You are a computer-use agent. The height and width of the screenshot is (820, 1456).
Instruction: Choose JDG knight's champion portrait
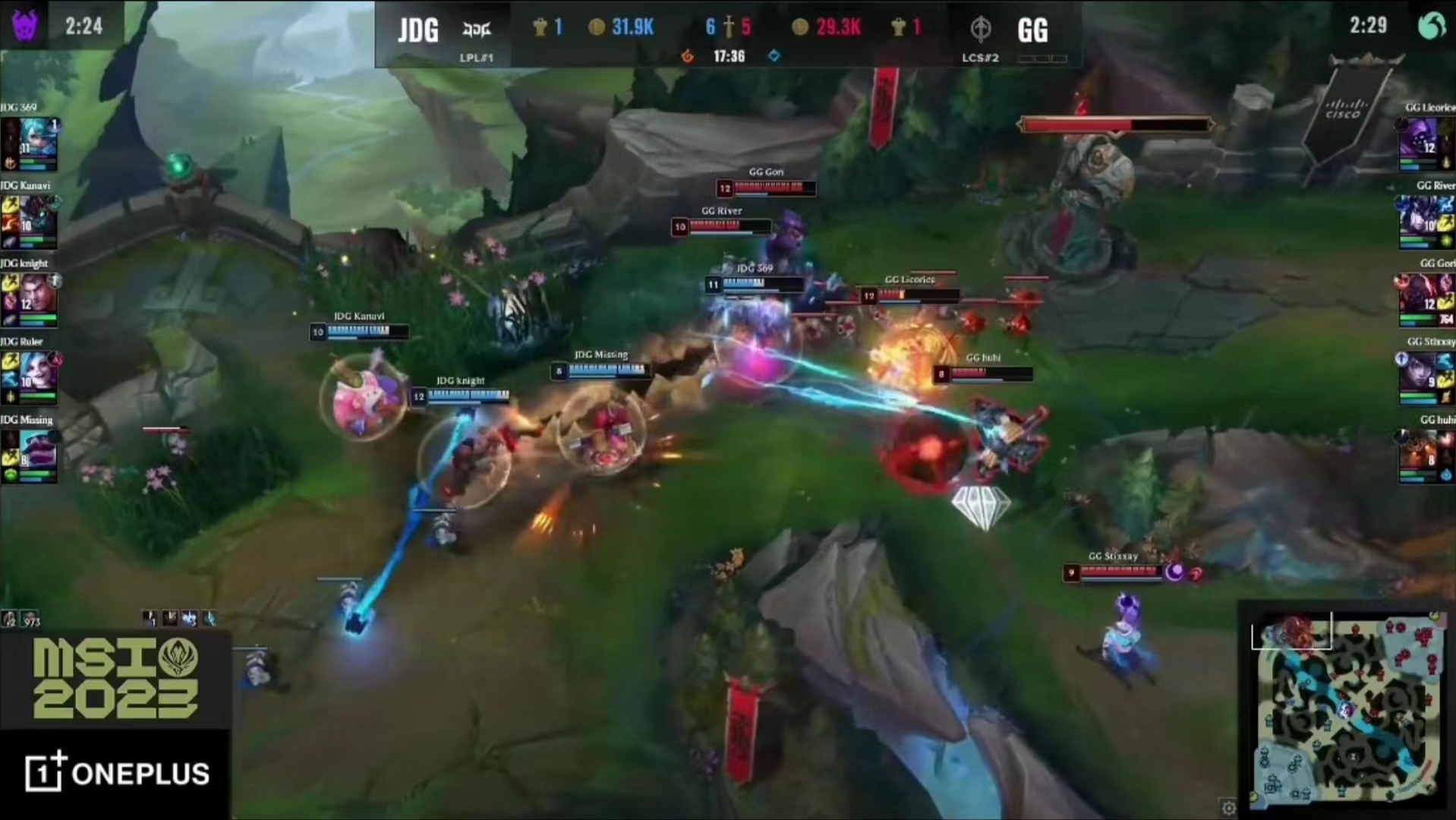coord(36,295)
